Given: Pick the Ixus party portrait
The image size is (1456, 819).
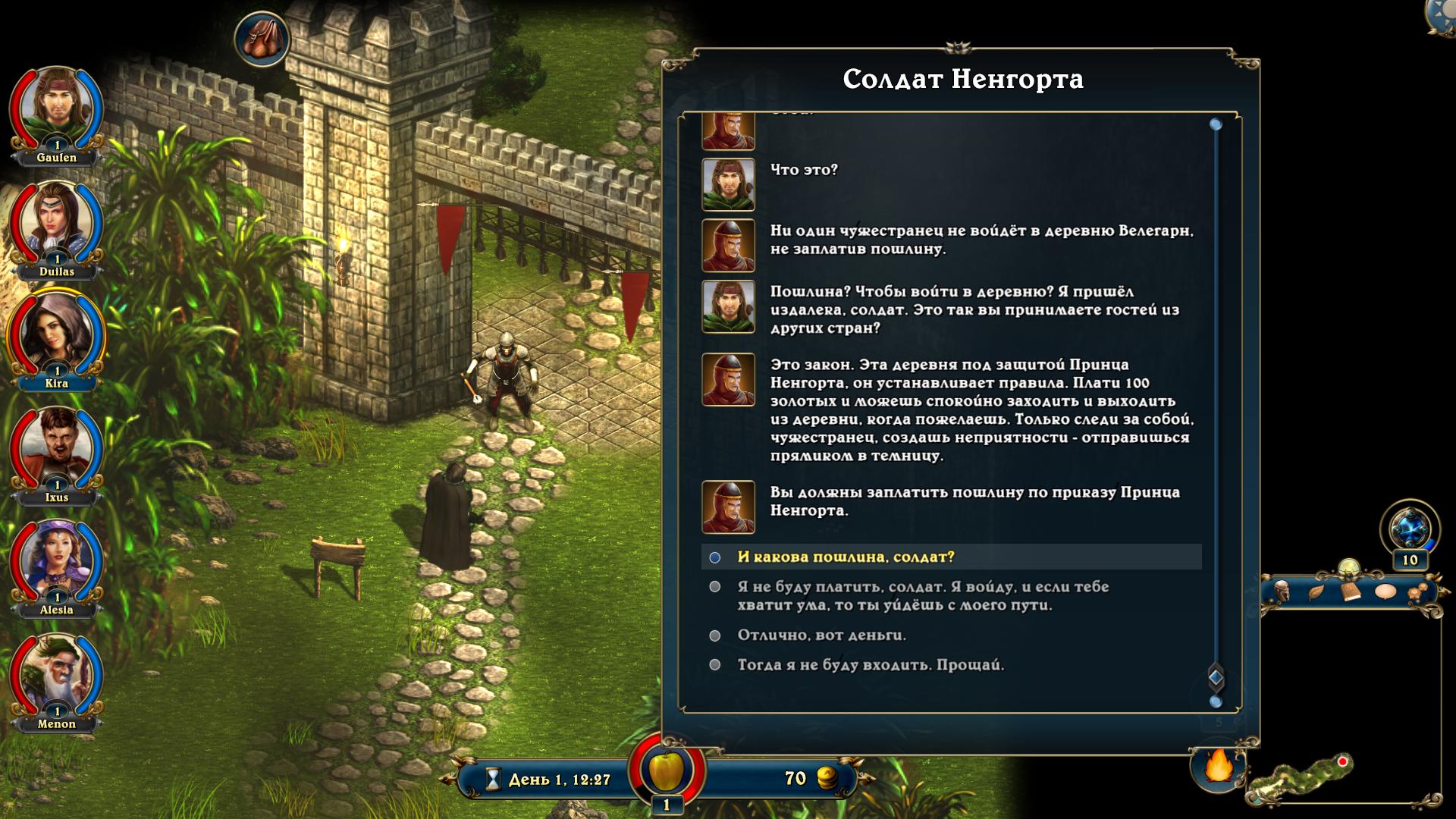Looking at the screenshot, I should pos(56,448).
